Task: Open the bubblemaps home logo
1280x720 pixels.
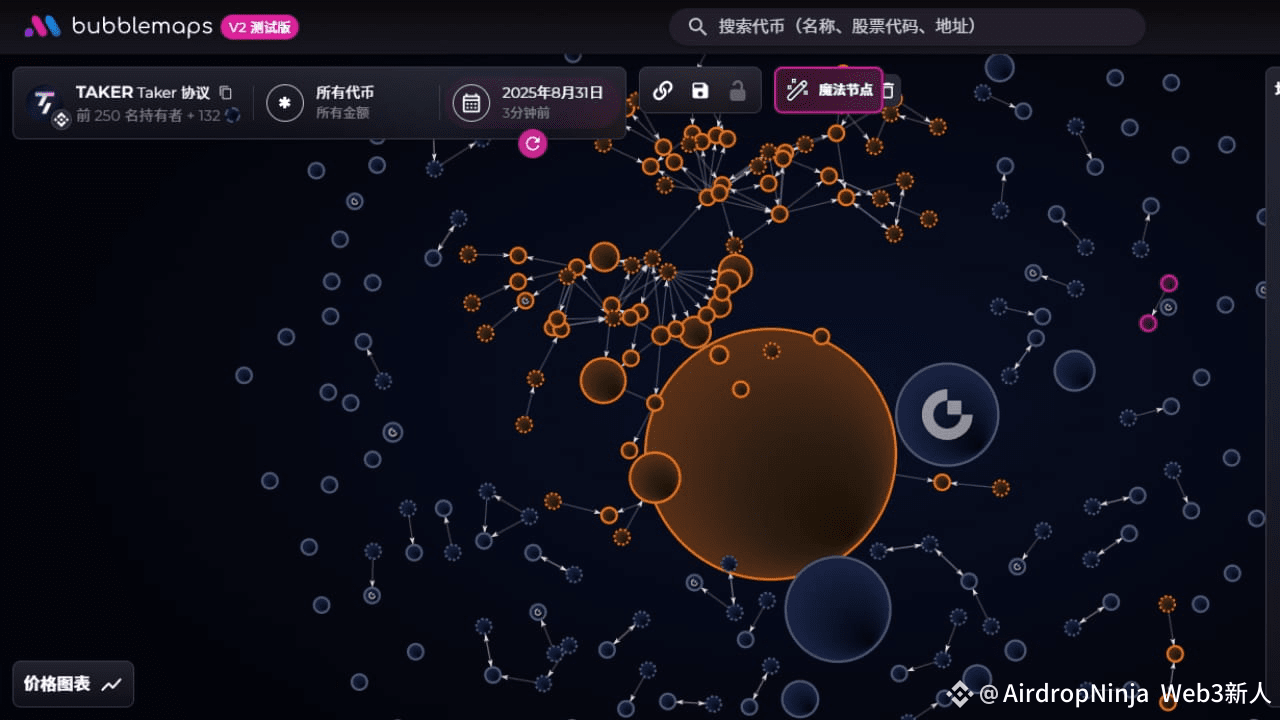Action: 118,27
